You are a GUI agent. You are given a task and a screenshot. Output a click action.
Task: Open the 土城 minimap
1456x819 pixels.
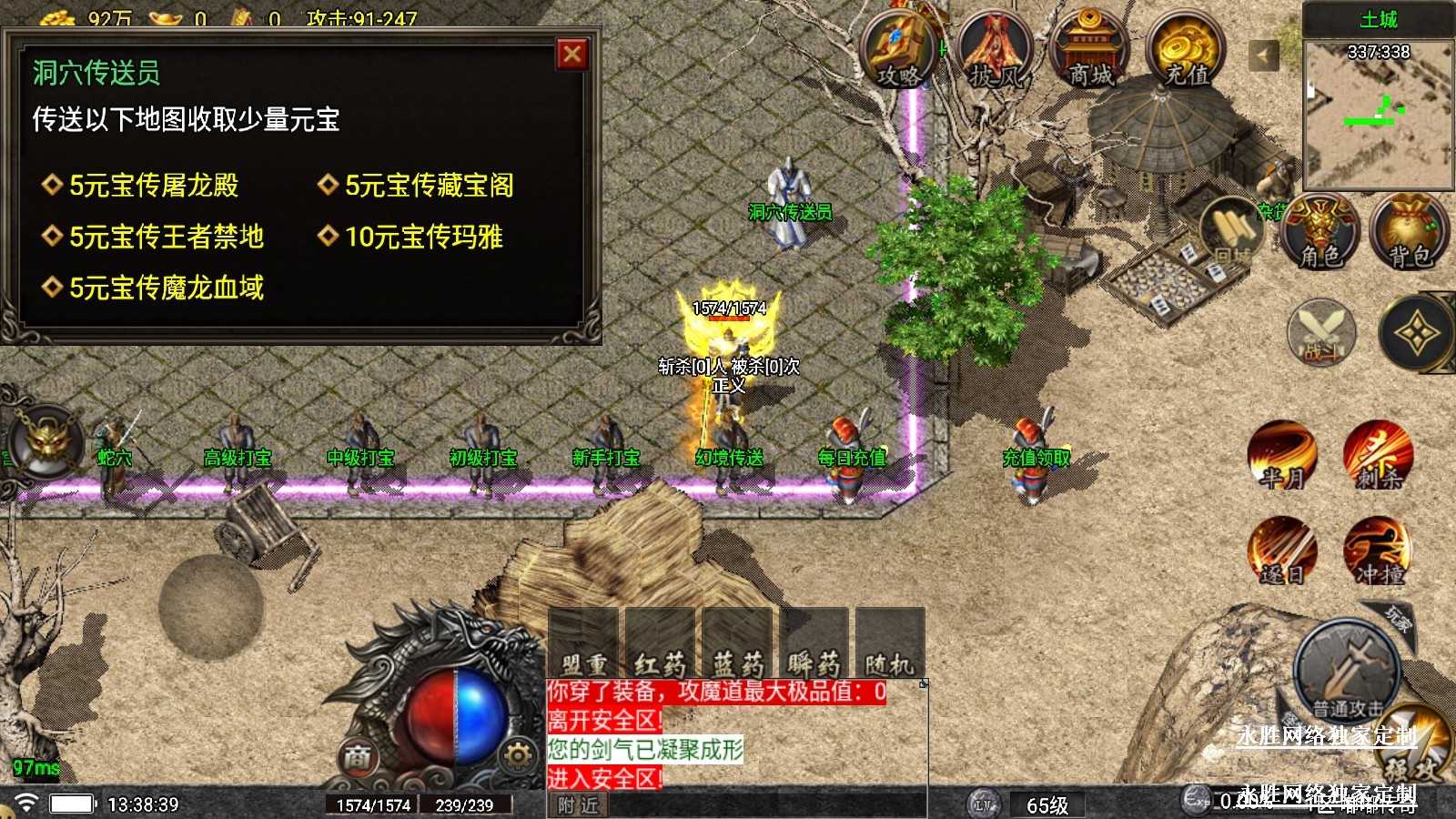[x=1378, y=114]
